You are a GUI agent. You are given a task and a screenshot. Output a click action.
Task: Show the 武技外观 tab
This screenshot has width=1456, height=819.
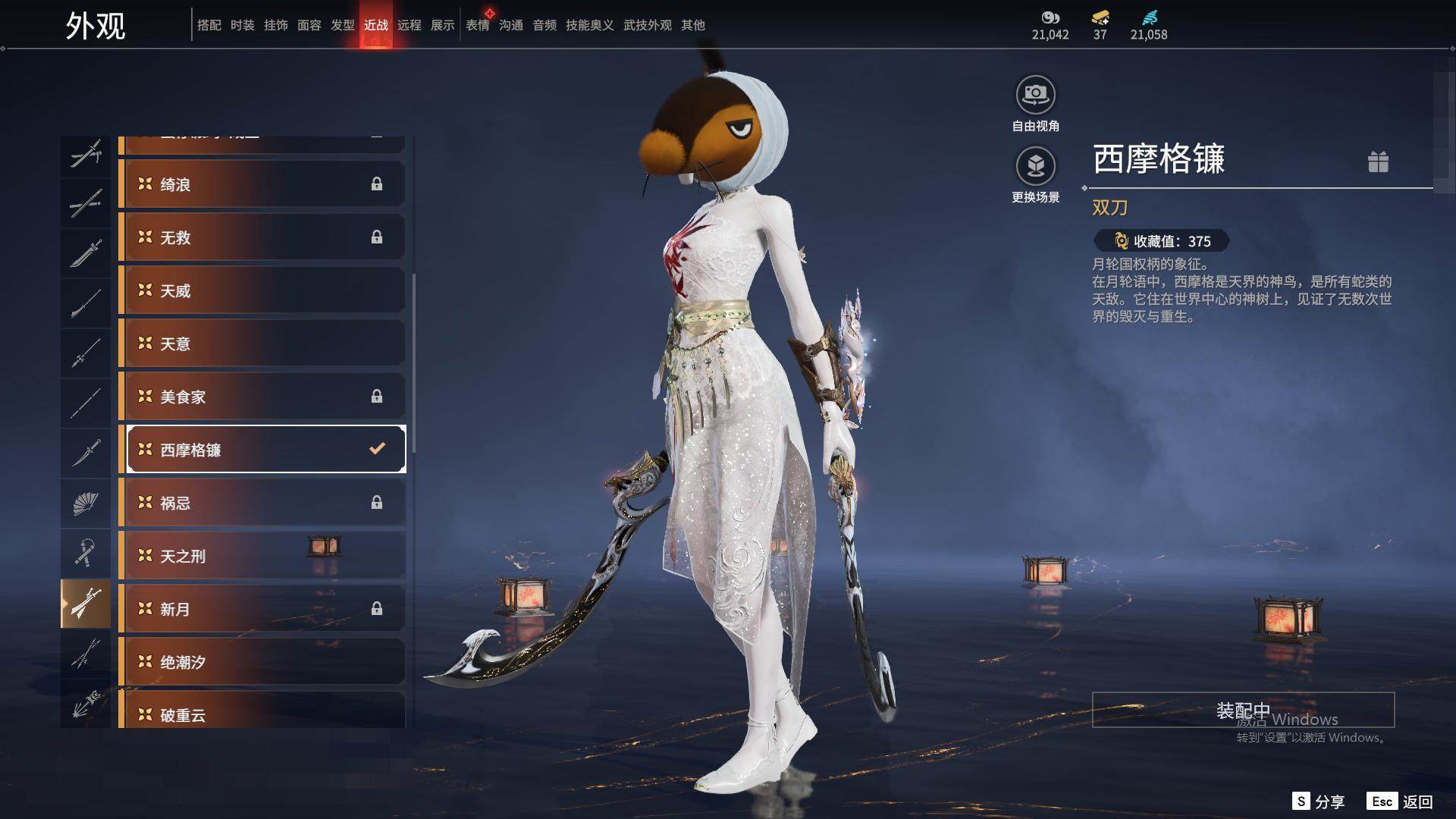(647, 25)
